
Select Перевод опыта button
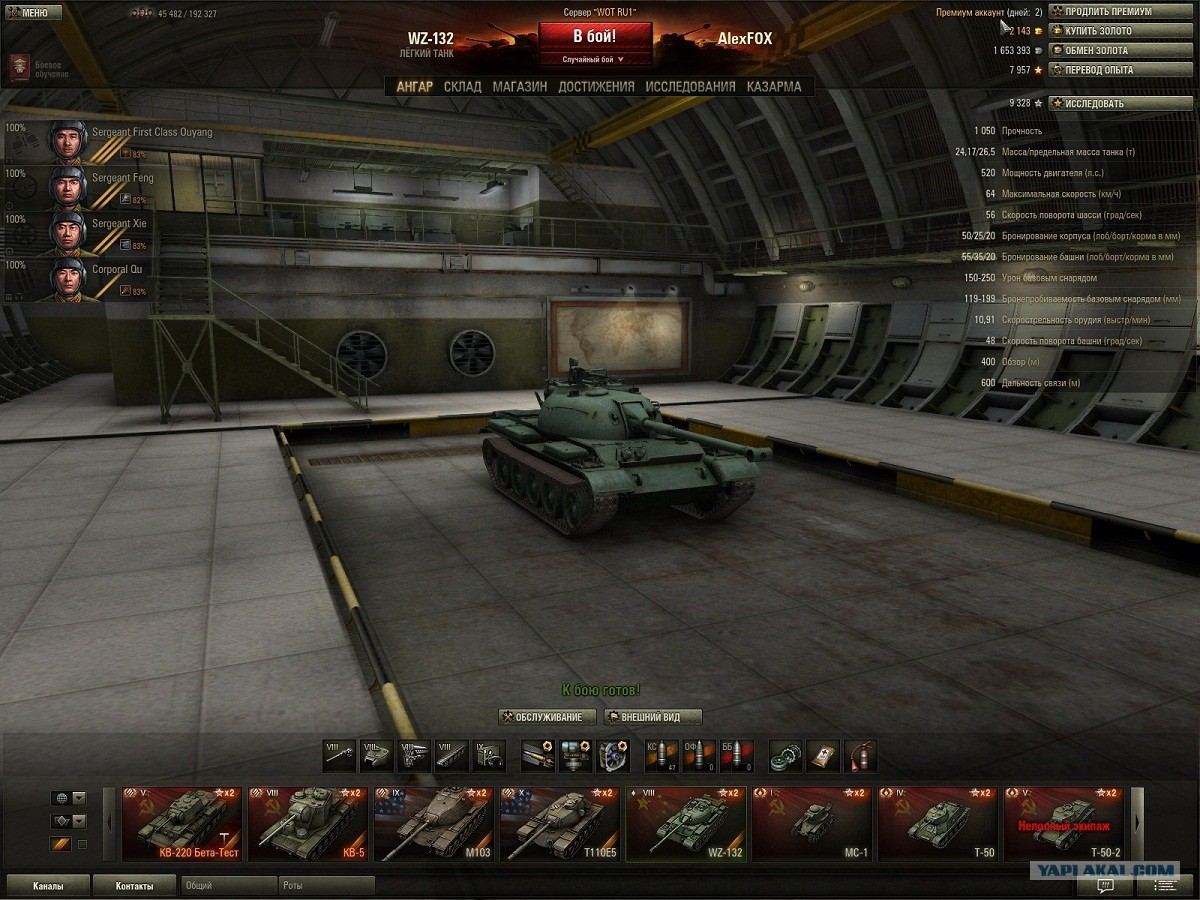[1120, 70]
